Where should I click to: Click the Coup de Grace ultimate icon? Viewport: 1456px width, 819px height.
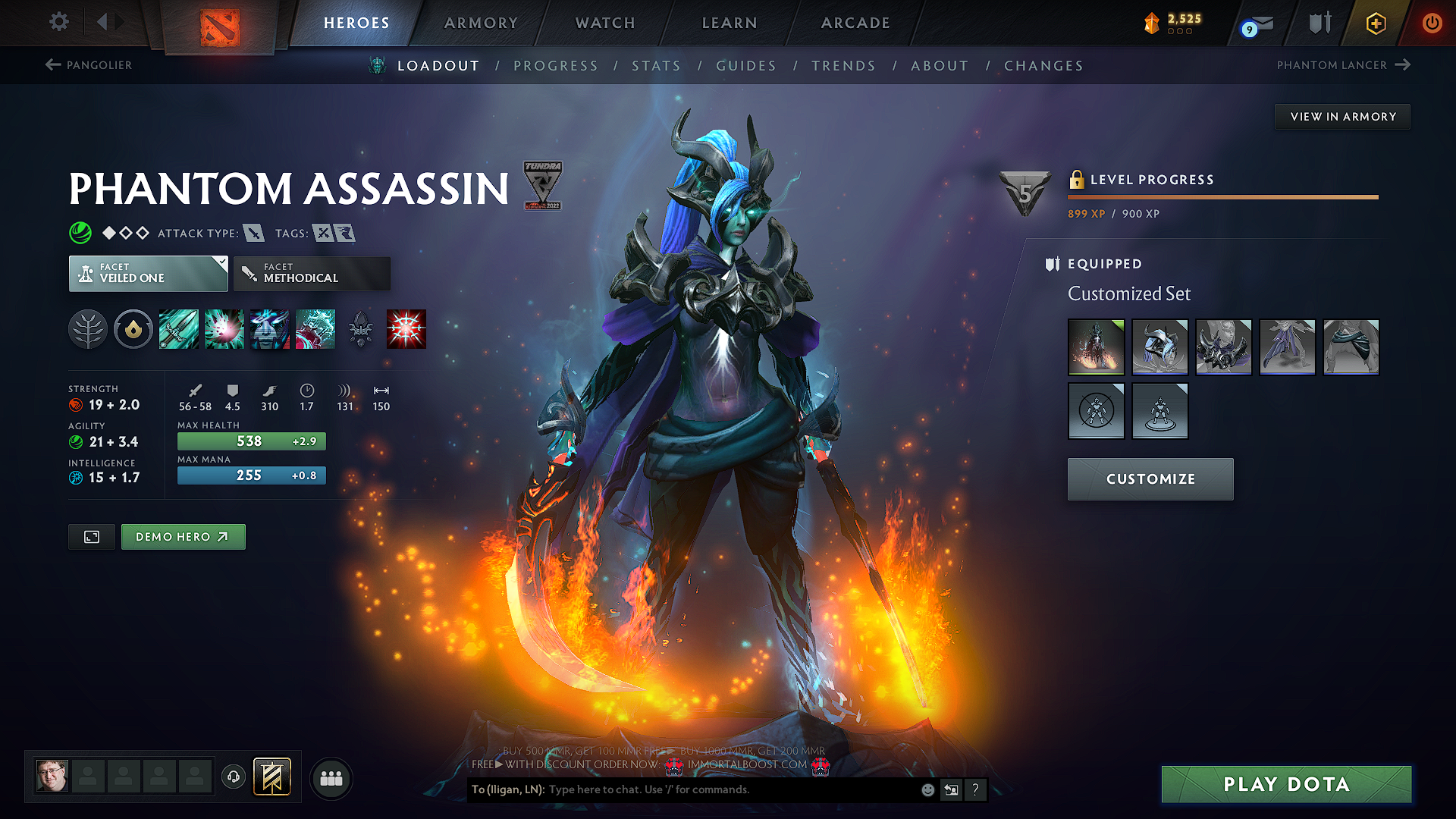[406, 329]
